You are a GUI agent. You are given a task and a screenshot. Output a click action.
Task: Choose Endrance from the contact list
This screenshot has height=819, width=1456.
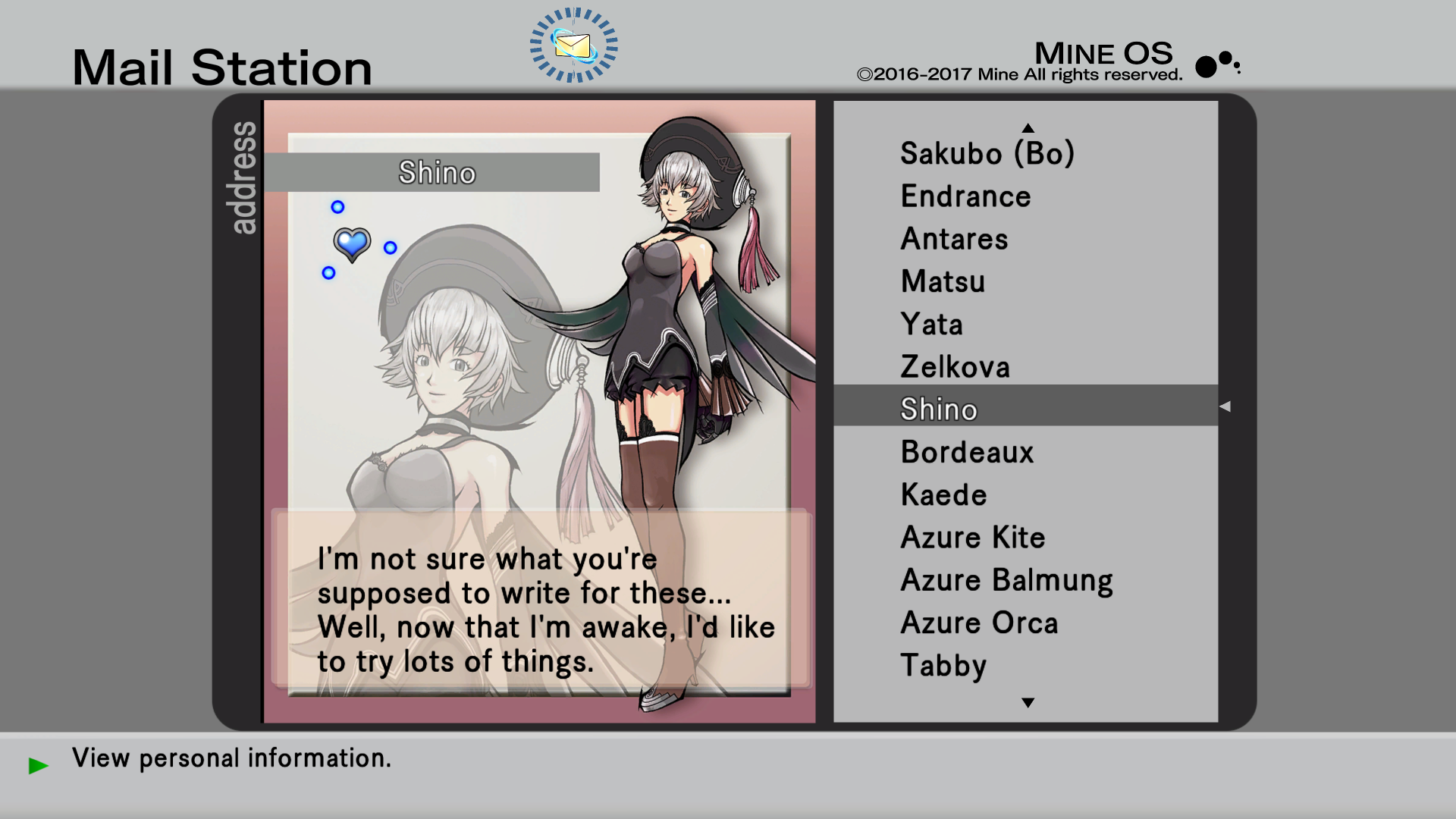965,196
